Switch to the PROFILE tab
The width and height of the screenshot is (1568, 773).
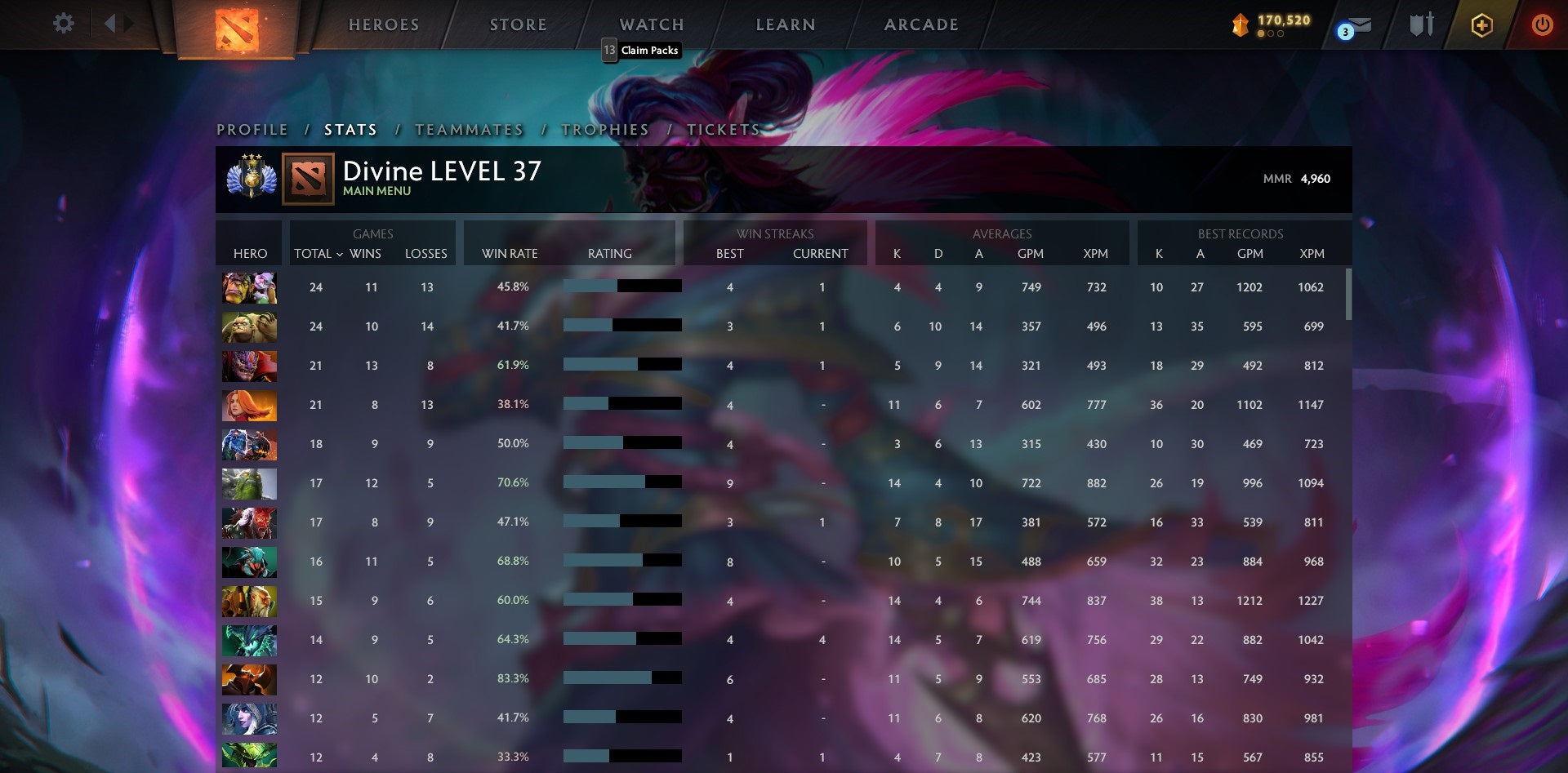pyautogui.click(x=251, y=129)
